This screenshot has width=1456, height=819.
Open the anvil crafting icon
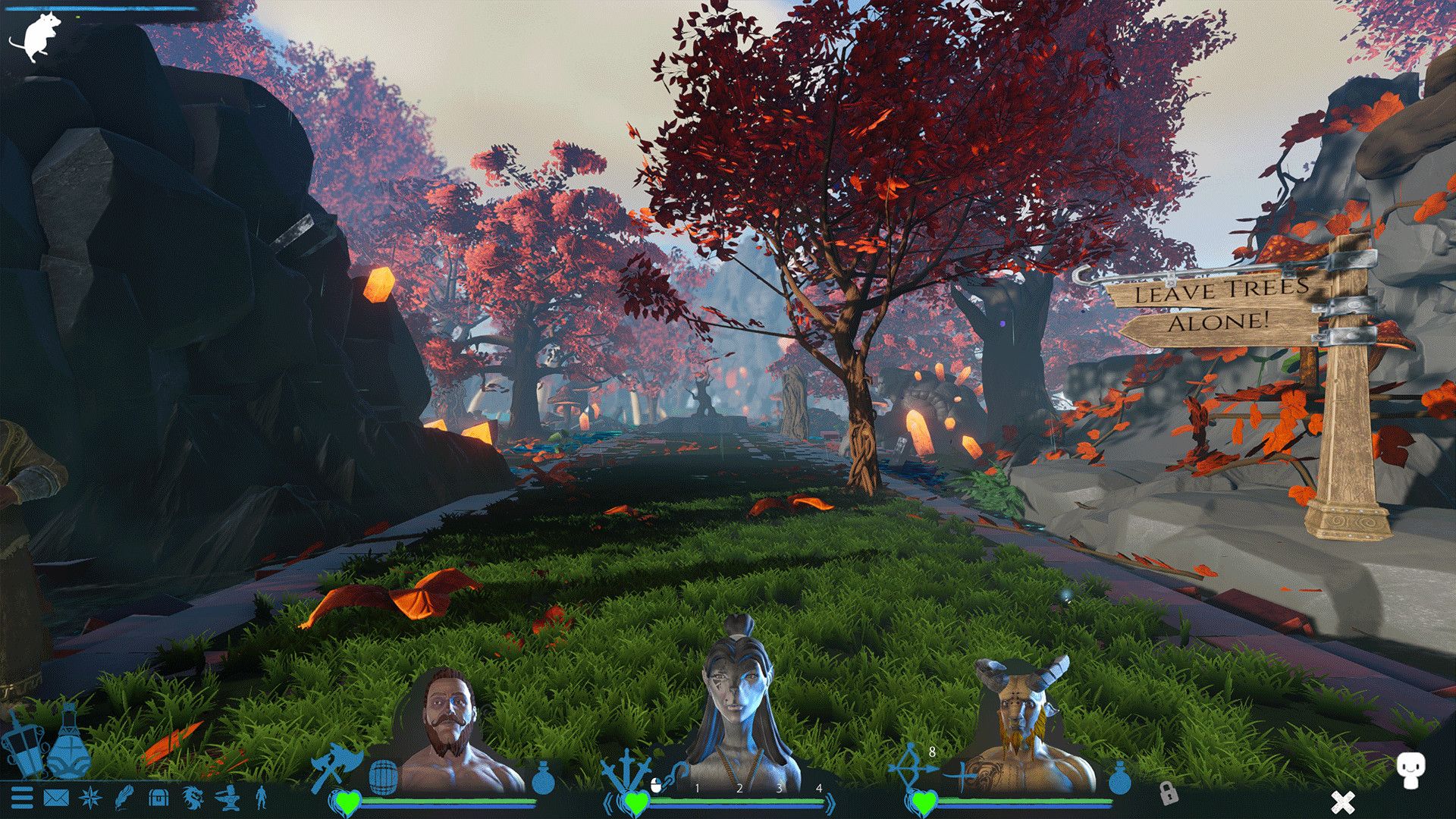[227, 798]
